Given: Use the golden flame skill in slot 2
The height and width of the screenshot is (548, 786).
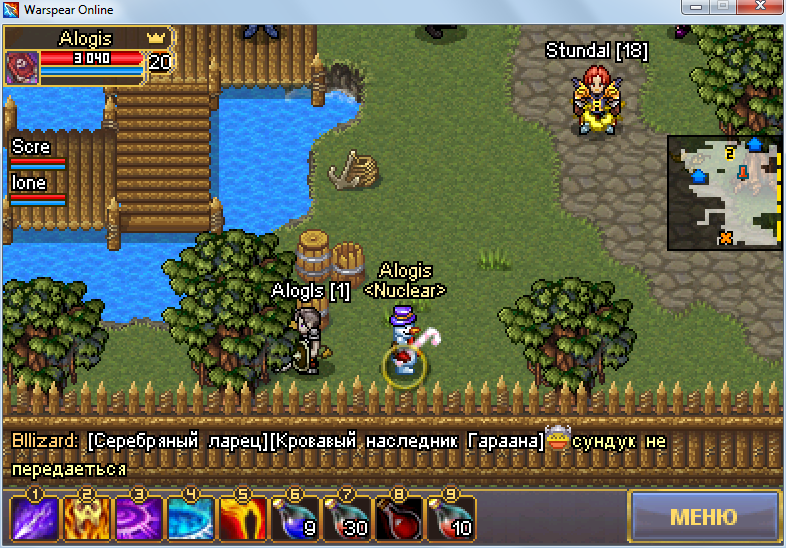Looking at the screenshot, I should click(x=87, y=518).
